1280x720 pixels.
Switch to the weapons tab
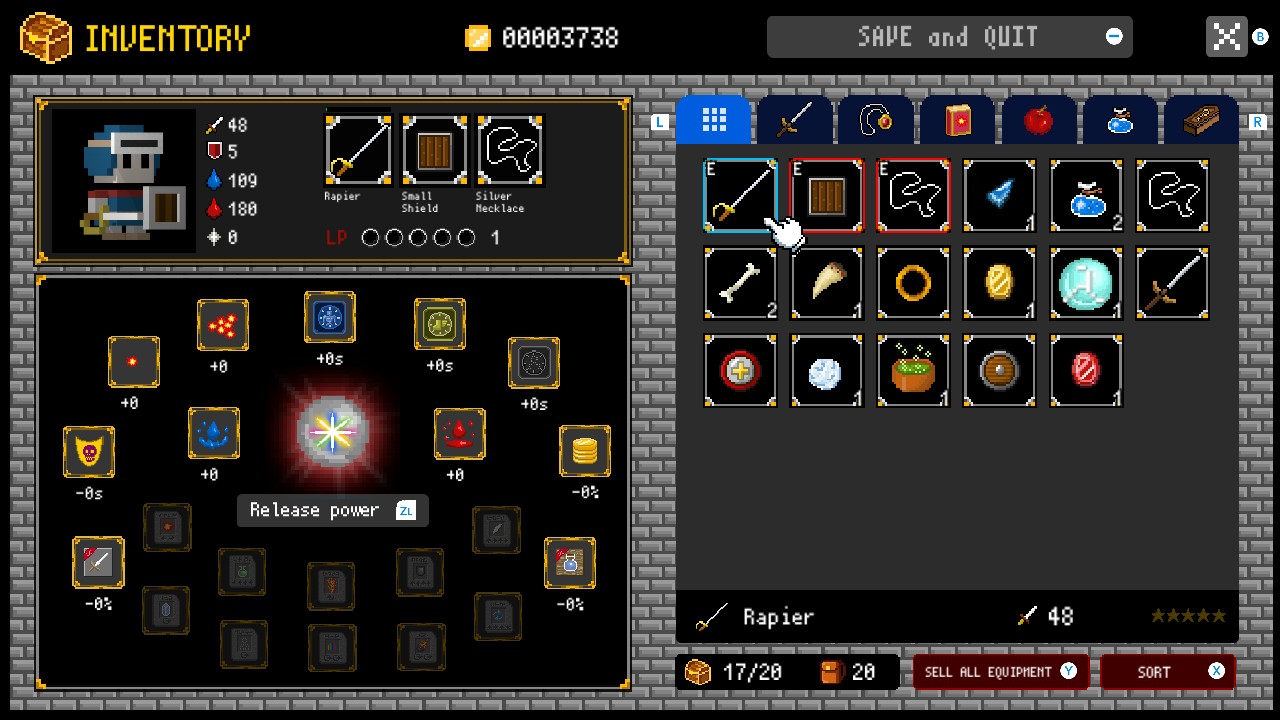coord(795,119)
